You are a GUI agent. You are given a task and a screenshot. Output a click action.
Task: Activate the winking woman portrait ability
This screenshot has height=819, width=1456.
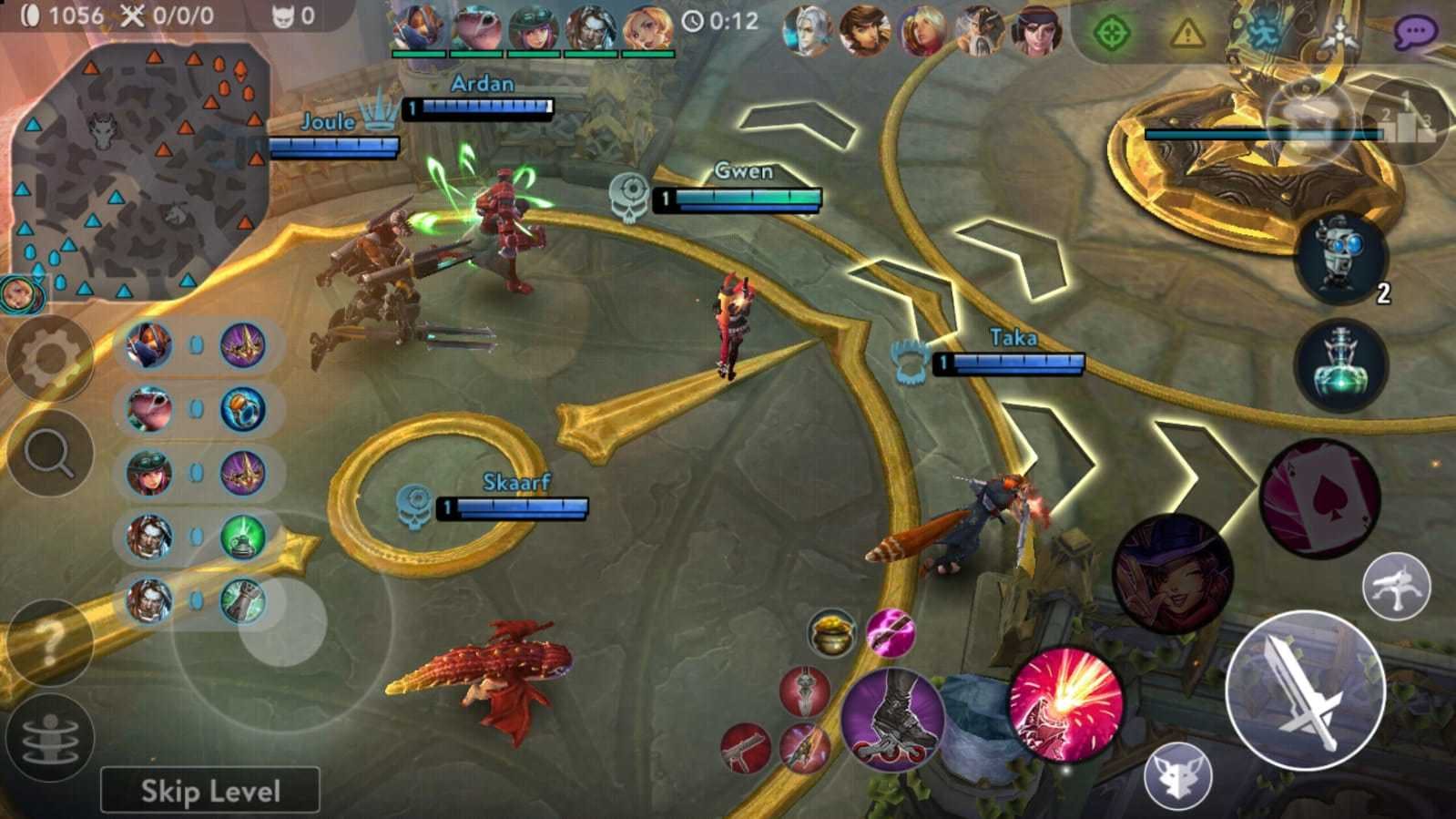[x=1172, y=574]
